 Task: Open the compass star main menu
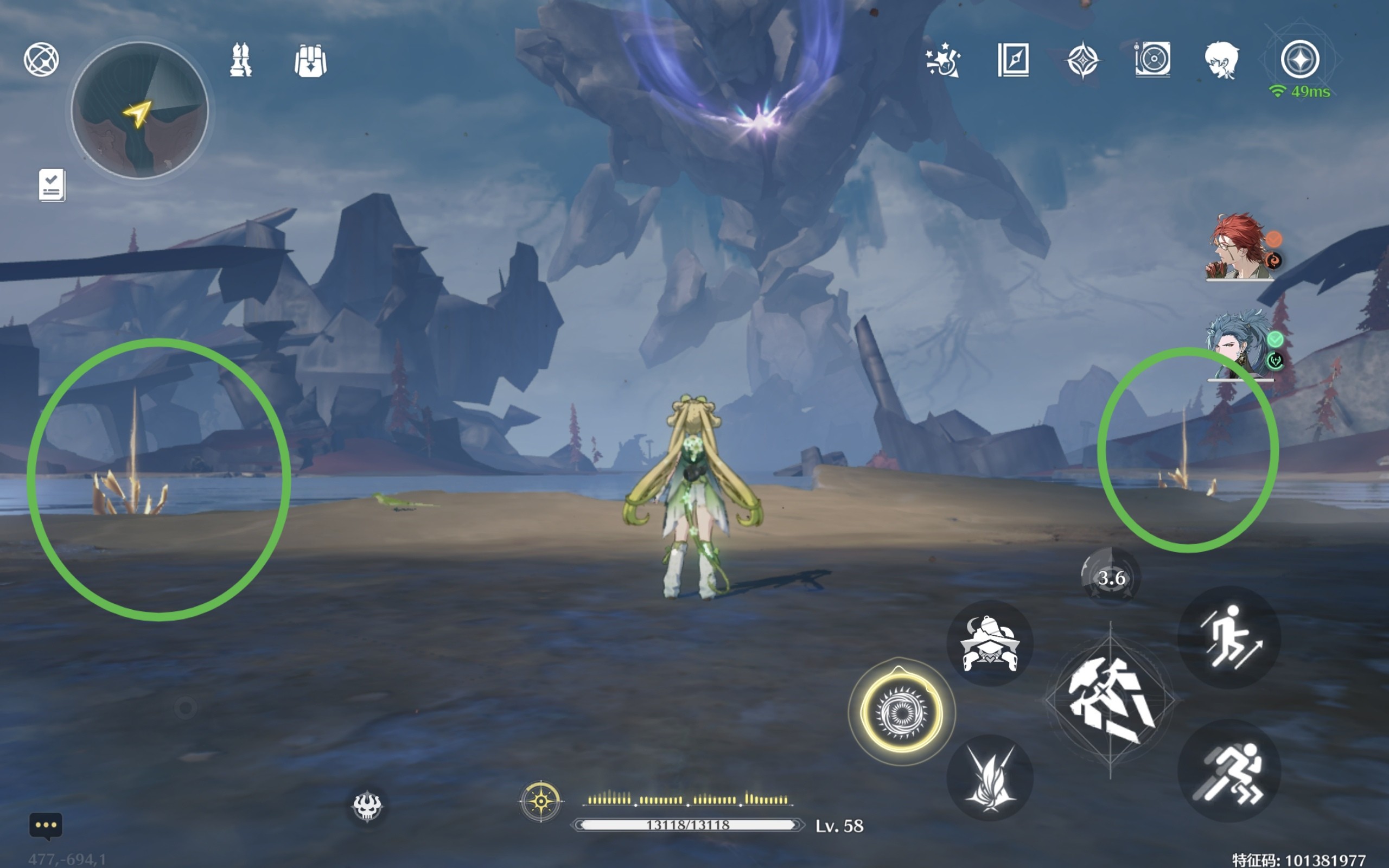pos(1300,59)
